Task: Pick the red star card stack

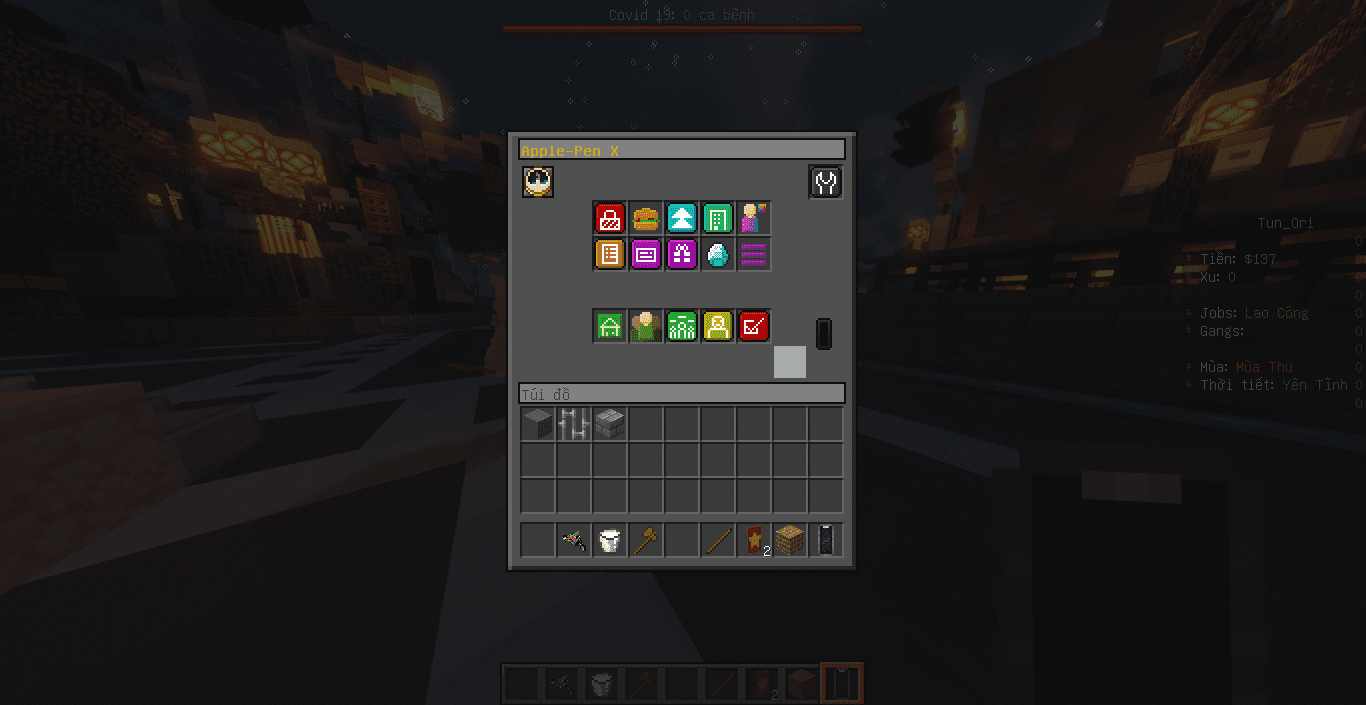Action: pos(754,541)
